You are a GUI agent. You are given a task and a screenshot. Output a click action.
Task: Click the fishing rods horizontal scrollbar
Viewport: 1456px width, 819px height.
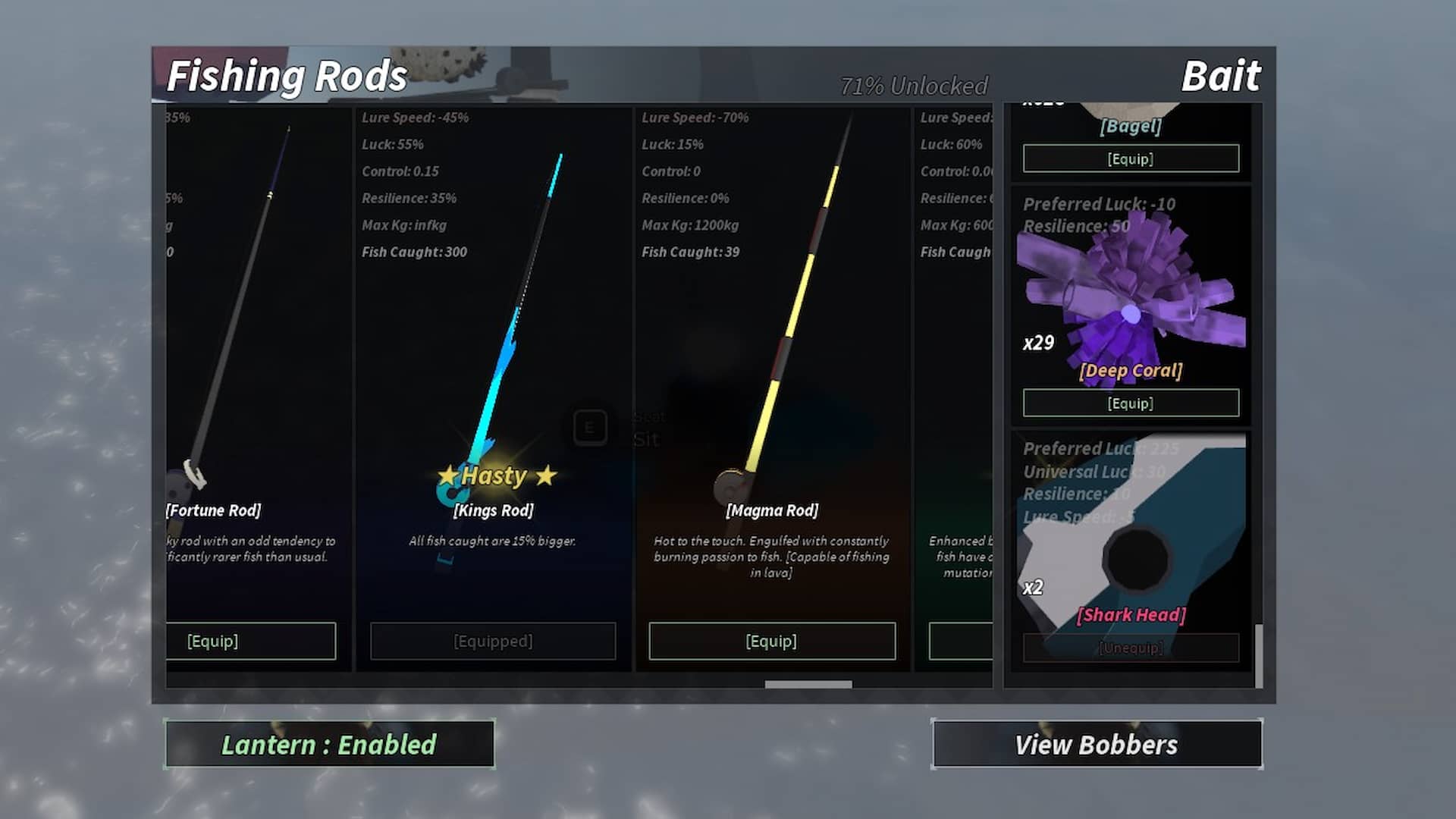tap(808, 684)
